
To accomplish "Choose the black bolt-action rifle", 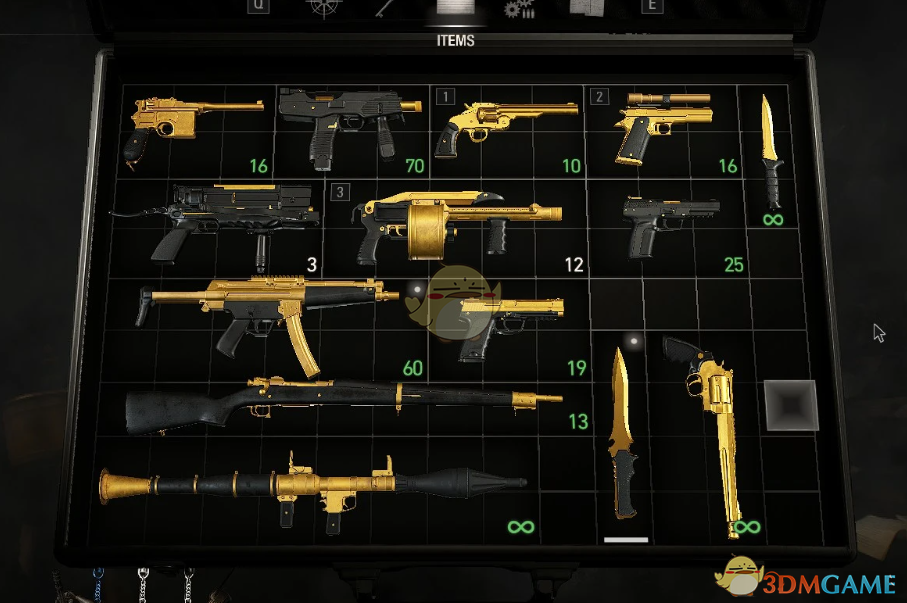I will (340, 403).
